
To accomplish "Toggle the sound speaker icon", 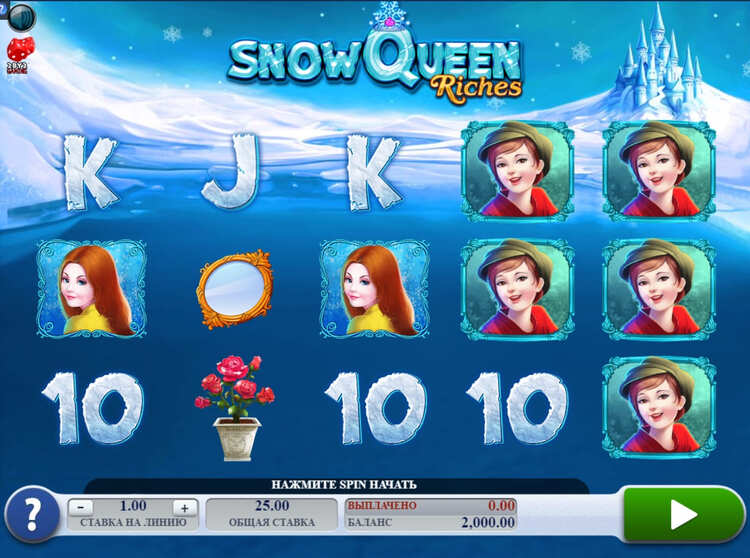I will 20,16.
